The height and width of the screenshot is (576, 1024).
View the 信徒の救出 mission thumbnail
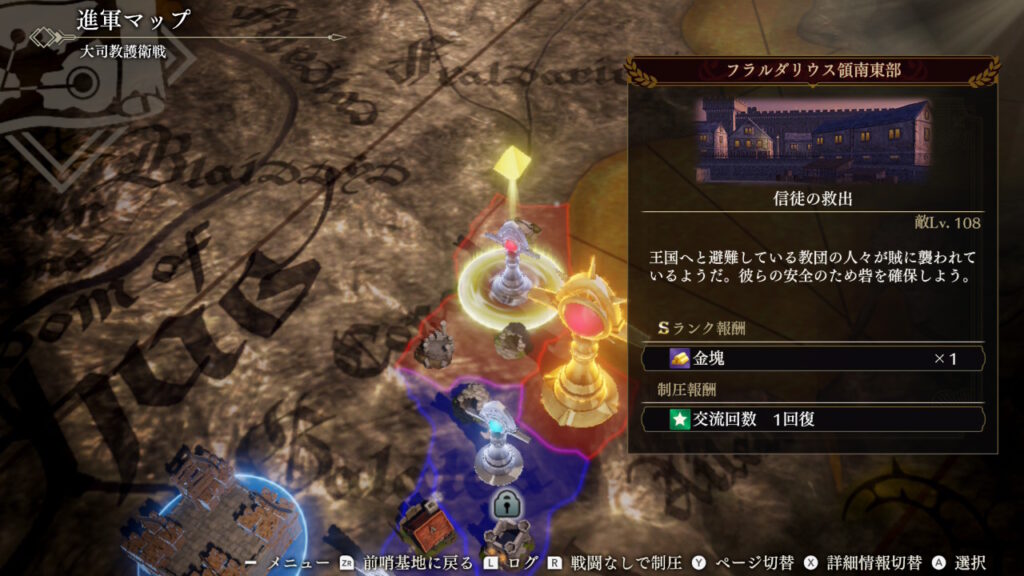pyautogui.click(x=812, y=141)
